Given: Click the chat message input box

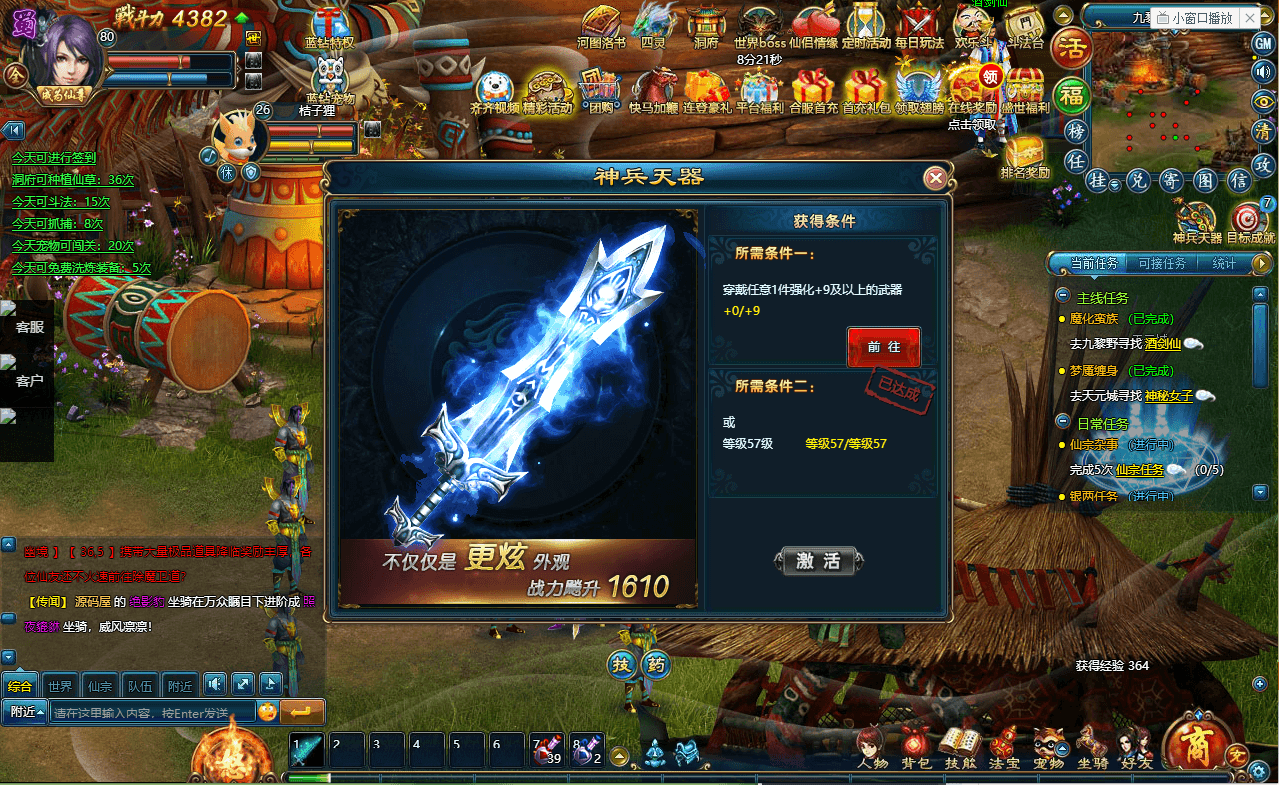Looking at the screenshot, I should [x=150, y=713].
